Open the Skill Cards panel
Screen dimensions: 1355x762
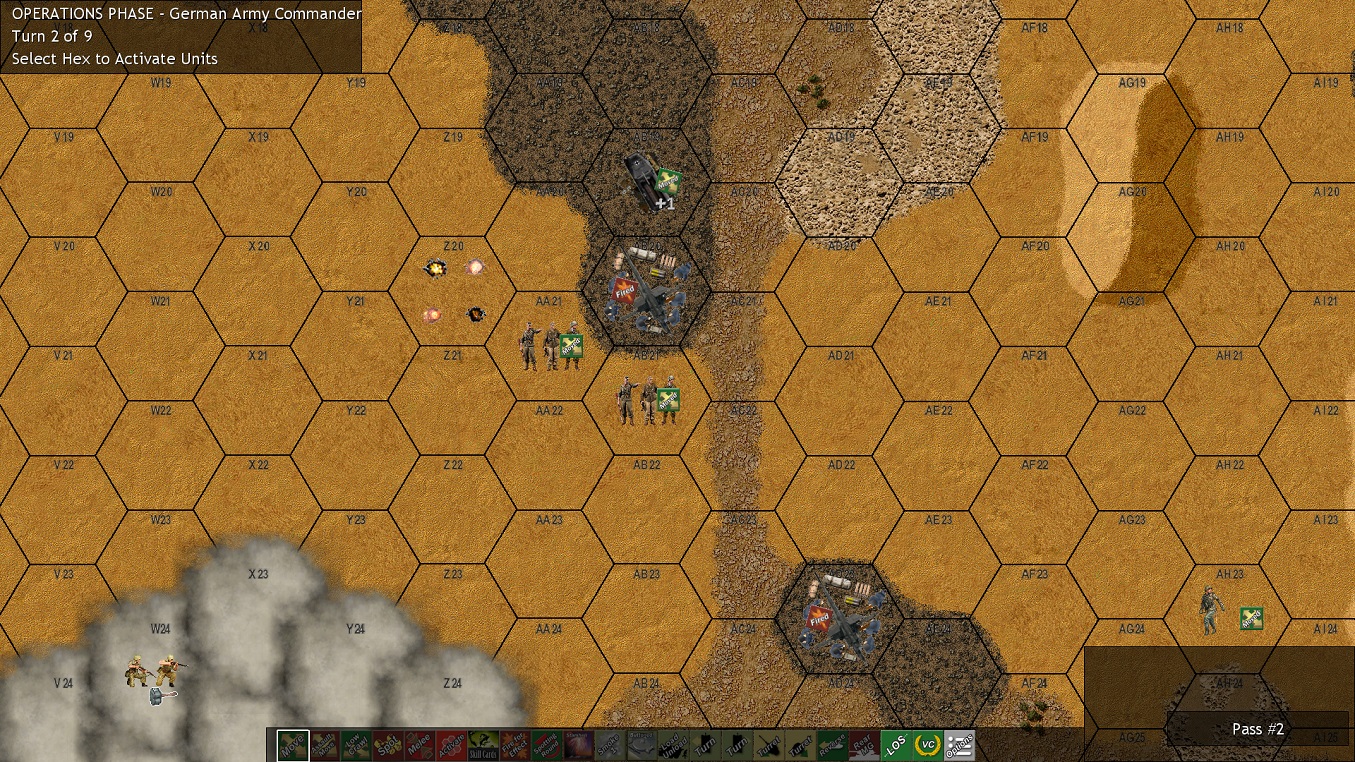pos(485,744)
